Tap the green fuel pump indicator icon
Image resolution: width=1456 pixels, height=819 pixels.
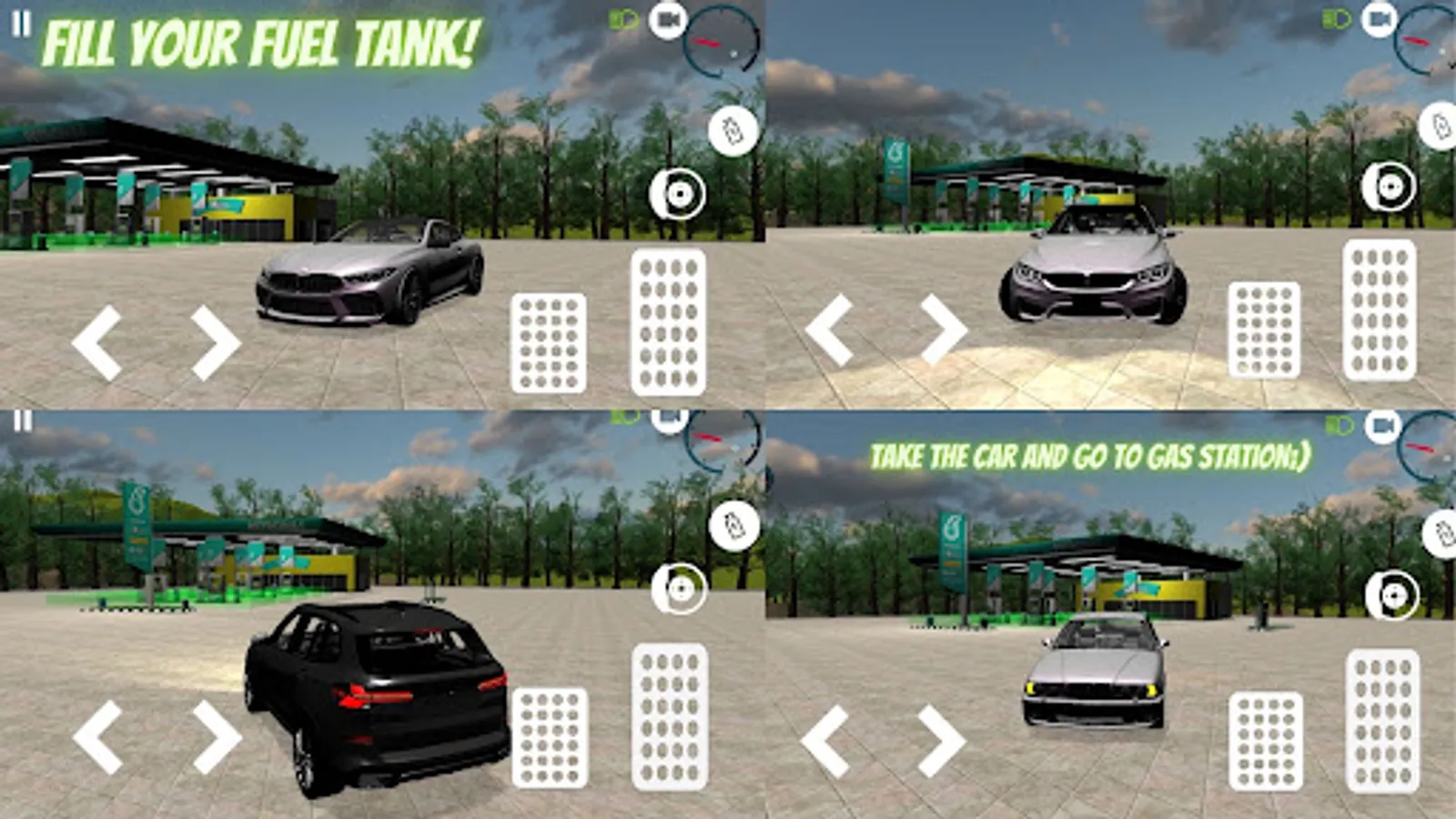(x=623, y=20)
